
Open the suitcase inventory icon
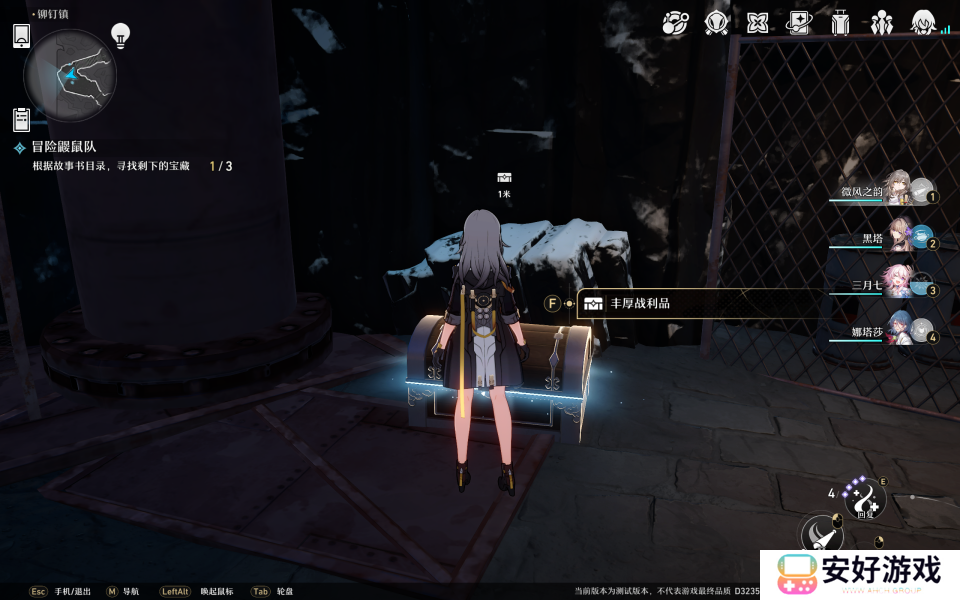pos(840,22)
